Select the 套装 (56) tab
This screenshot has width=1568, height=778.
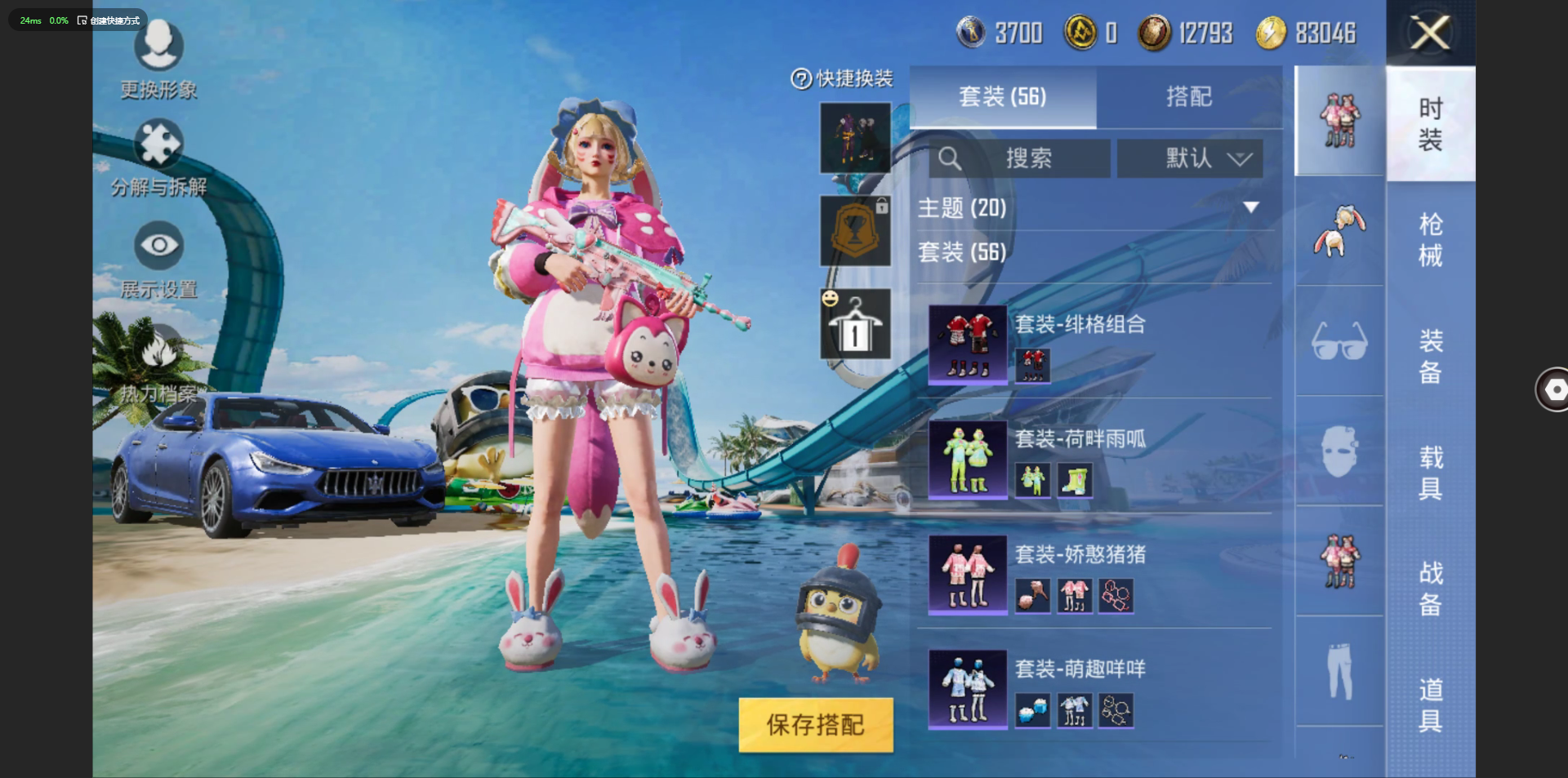1002,97
